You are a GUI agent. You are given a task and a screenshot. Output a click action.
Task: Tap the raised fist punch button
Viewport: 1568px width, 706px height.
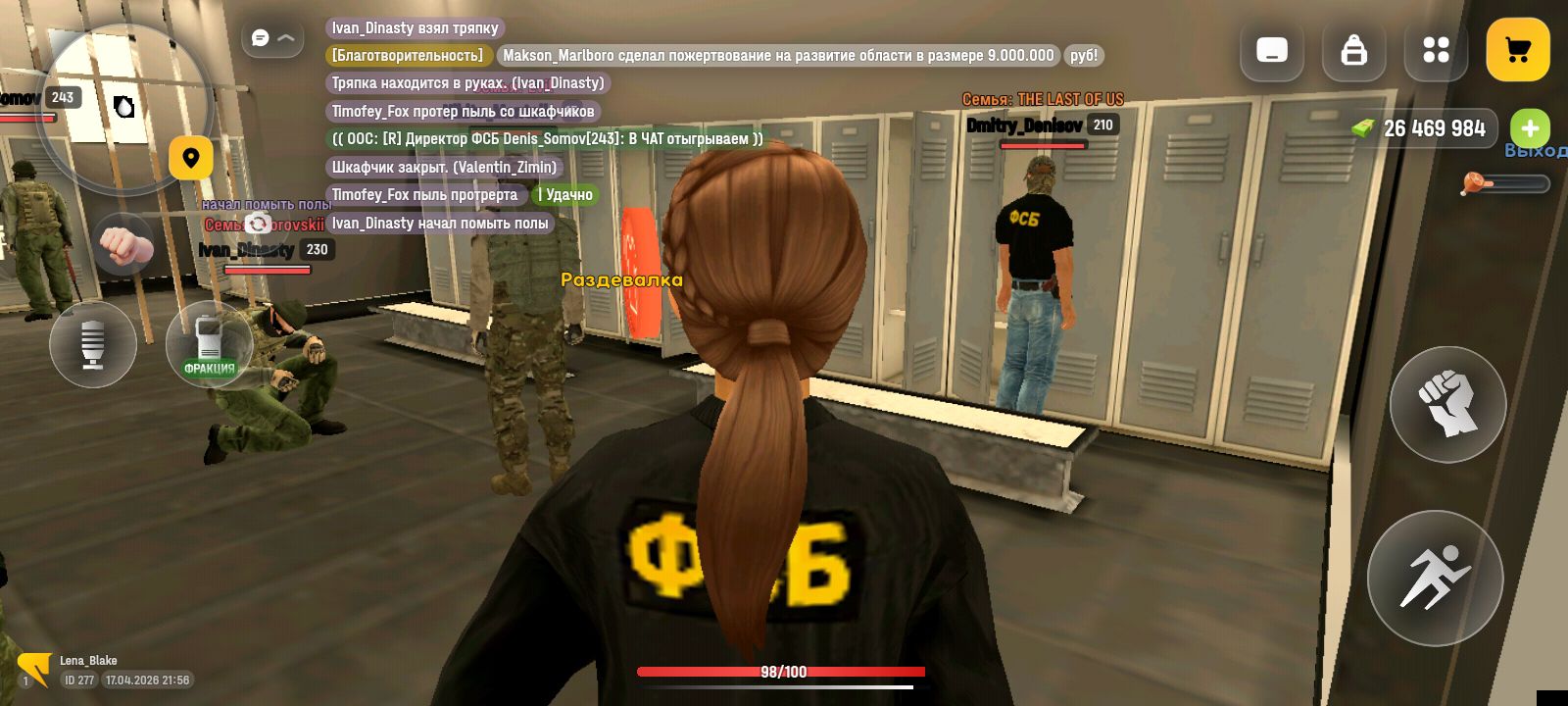coord(1447,404)
